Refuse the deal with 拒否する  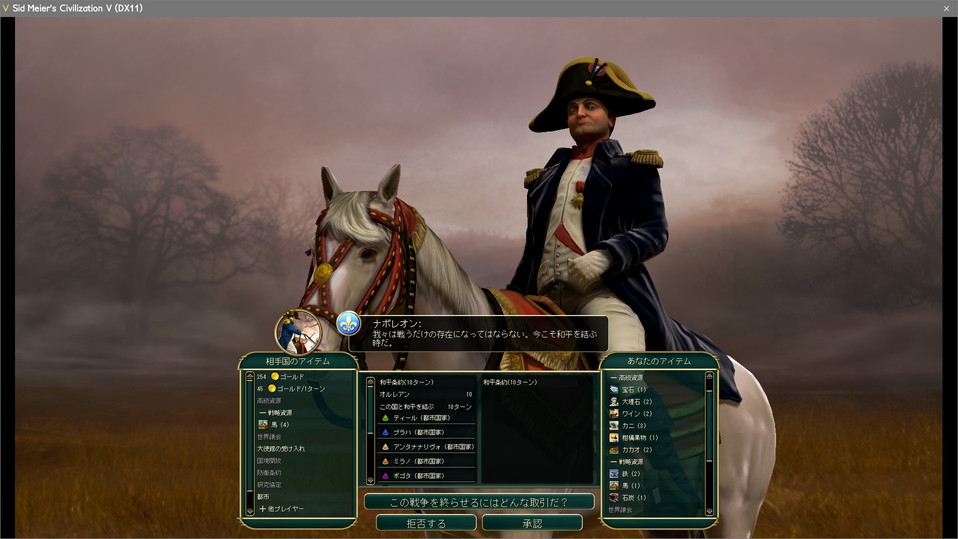425,523
